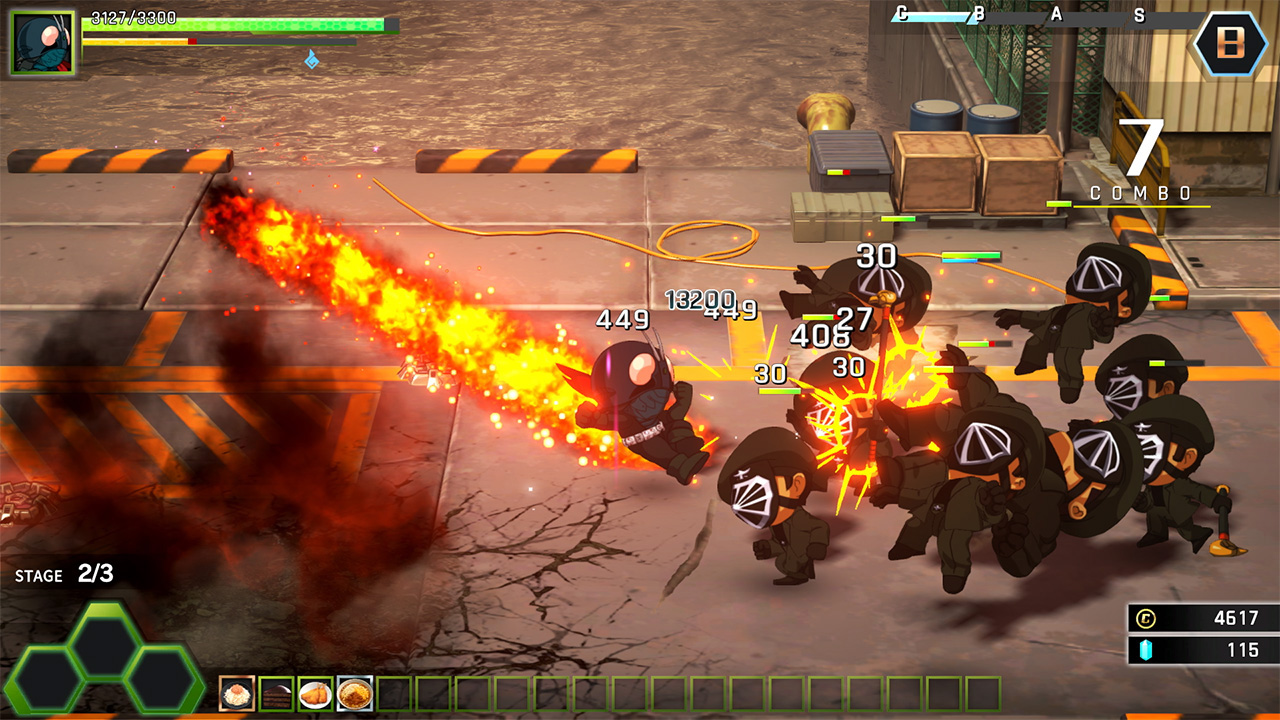Select the chocolate cake item slot
The height and width of the screenshot is (720, 1280).
(x=277, y=693)
